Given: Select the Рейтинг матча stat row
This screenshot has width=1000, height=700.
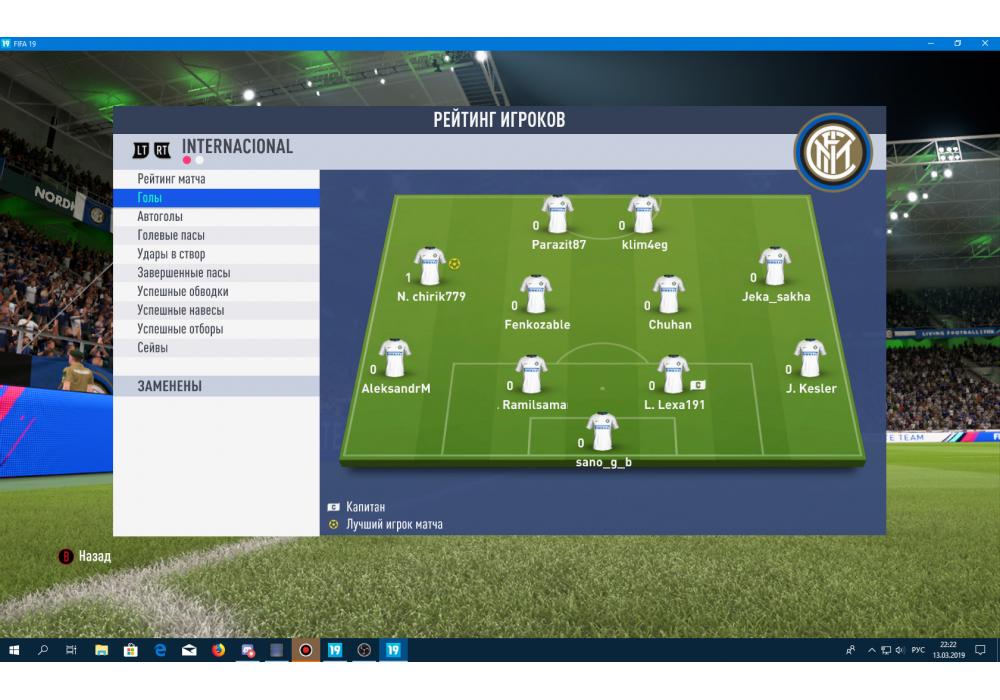Looking at the screenshot, I should tap(172, 179).
